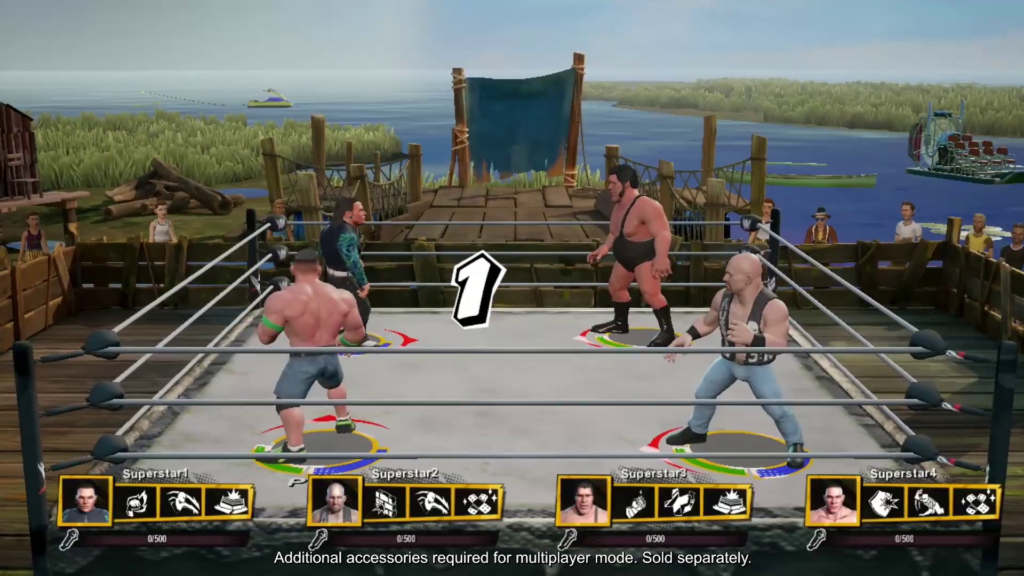Activate Superstar2's sparkling dice ability
Image resolution: width=1024 pixels, height=576 pixels.
[478, 502]
